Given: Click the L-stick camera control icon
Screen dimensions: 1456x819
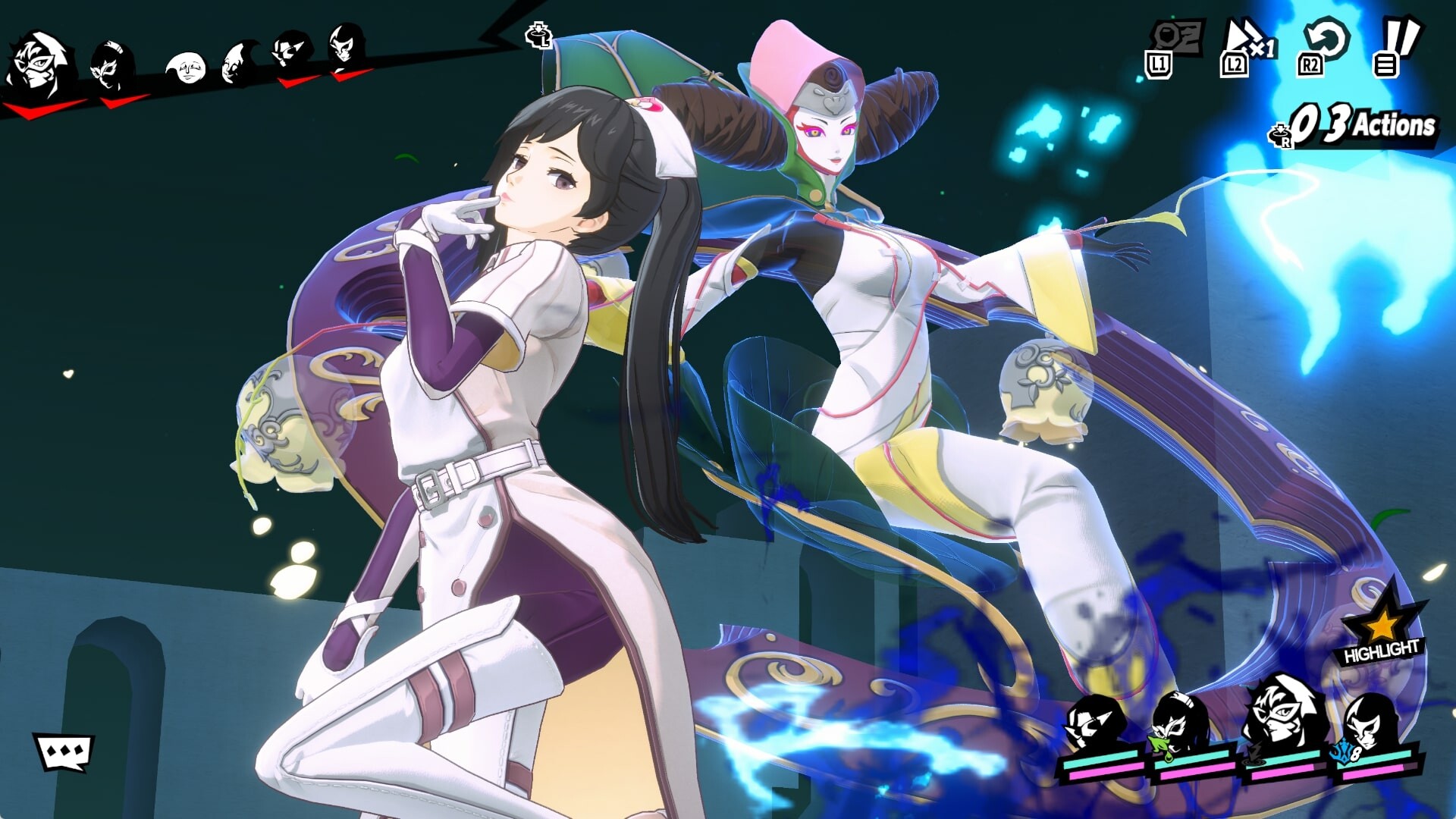Looking at the screenshot, I should [x=538, y=34].
